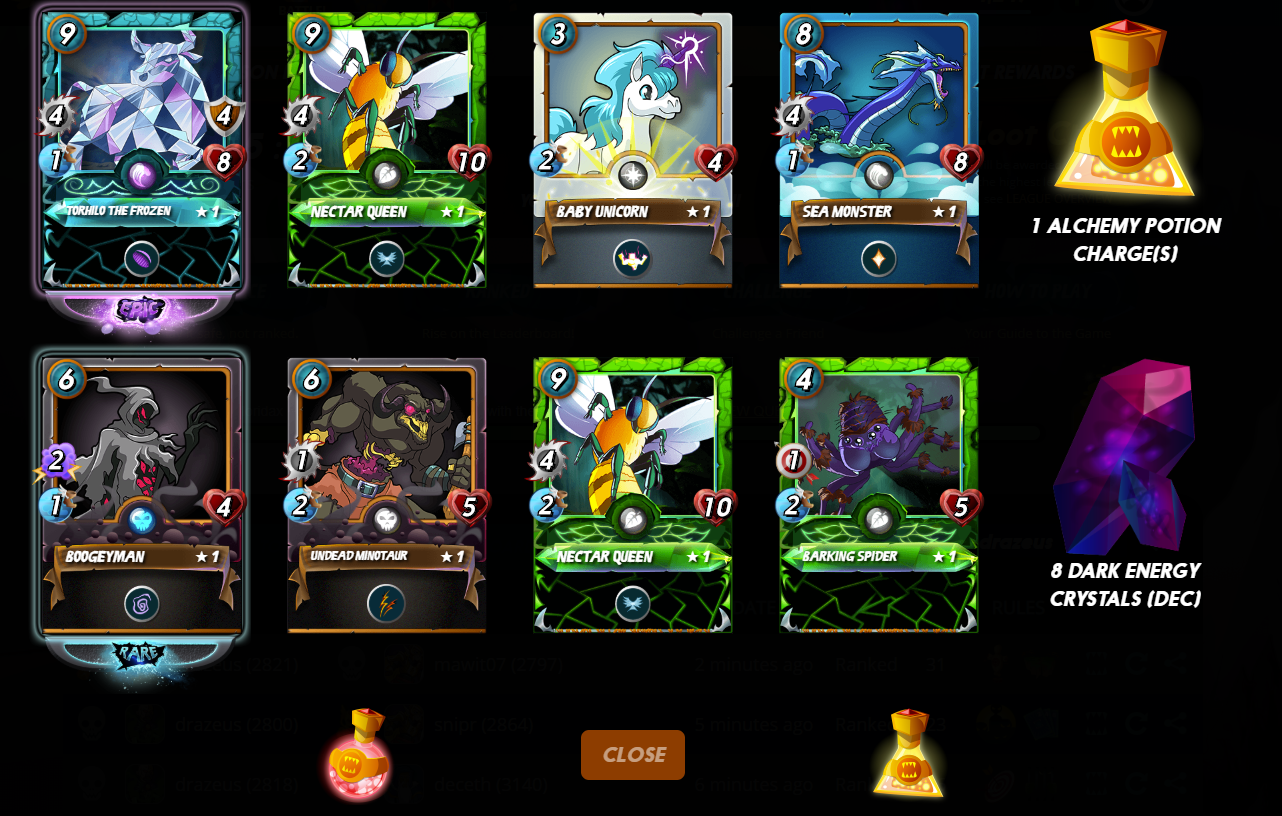Image resolution: width=1282 pixels, height=816 pixels.
Task: View the Undead Minotaur card
Action: click(387, 495)
